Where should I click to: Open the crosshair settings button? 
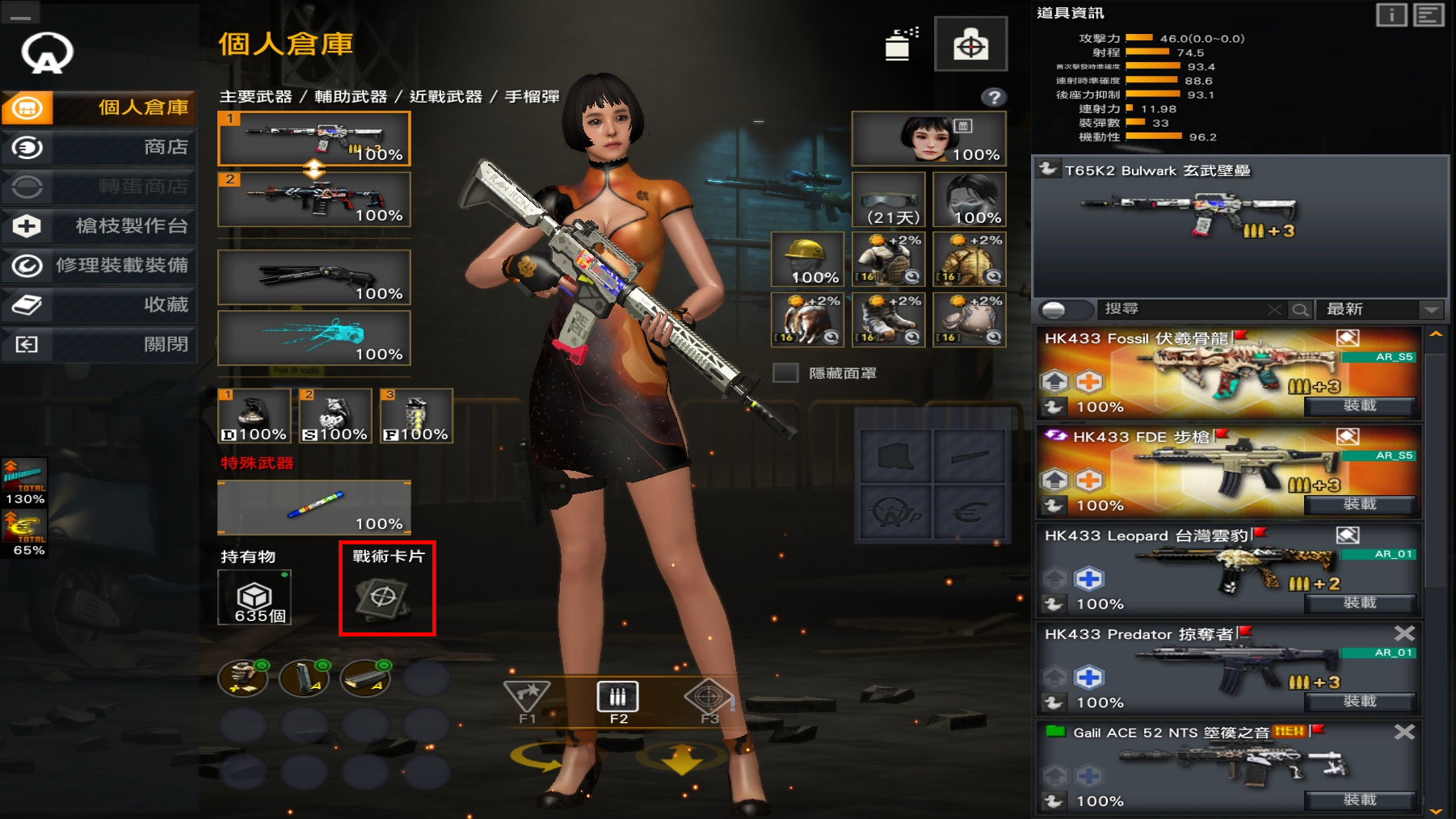970,45
